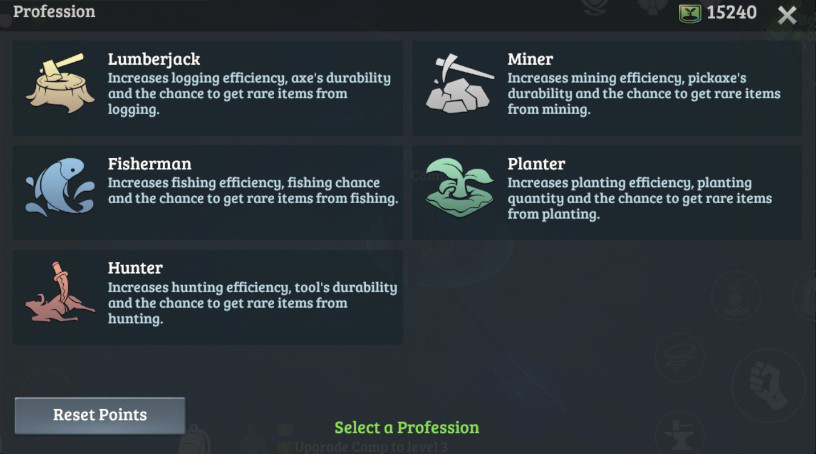Pick the Fisherman profession
The width and height of the screenshot is (816, 454).
(x=207, y=192)
